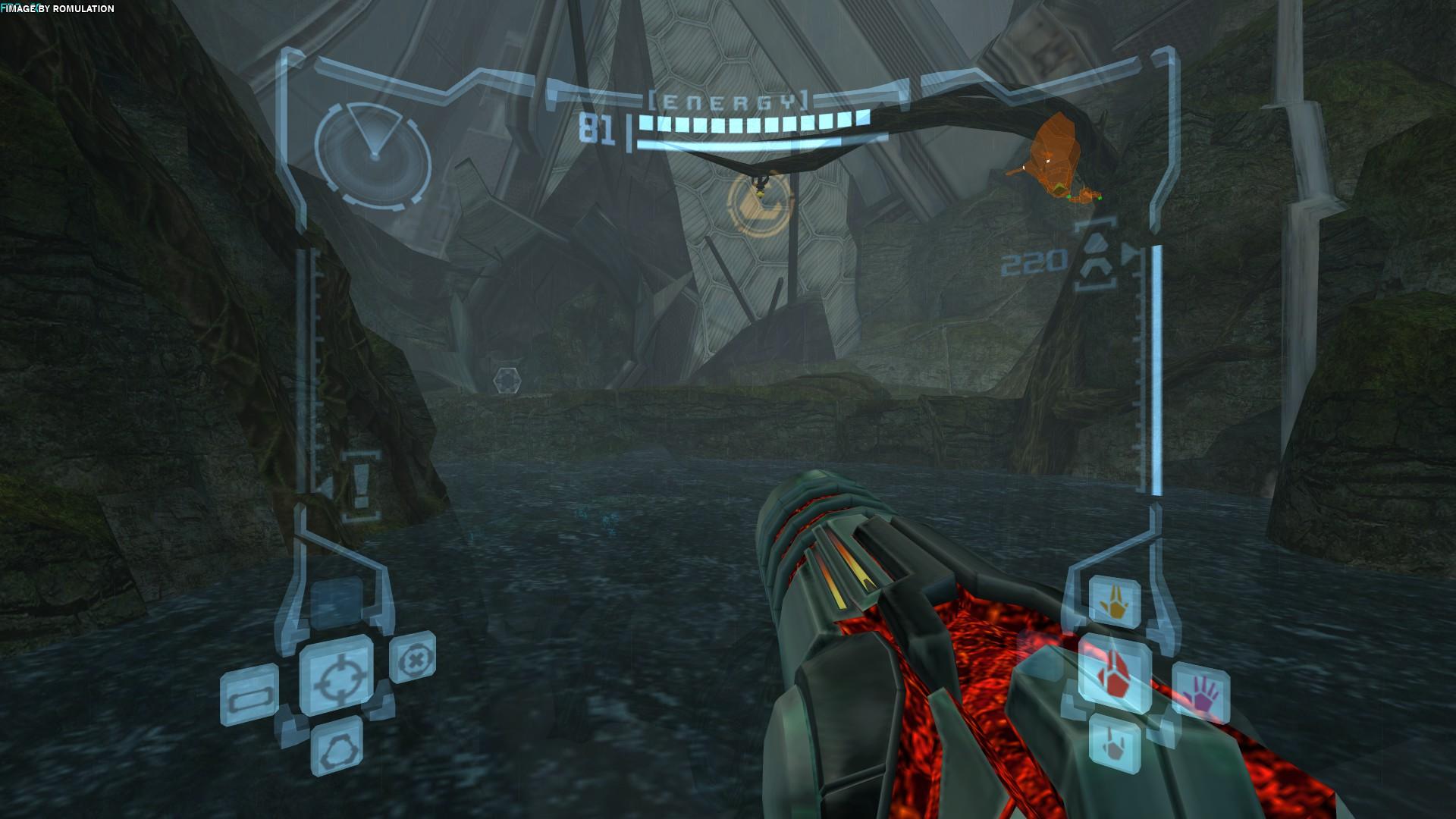1456x819 pixels.
Task: Equip the white Ice Beam icon
Action: [x=1115, y=741]
